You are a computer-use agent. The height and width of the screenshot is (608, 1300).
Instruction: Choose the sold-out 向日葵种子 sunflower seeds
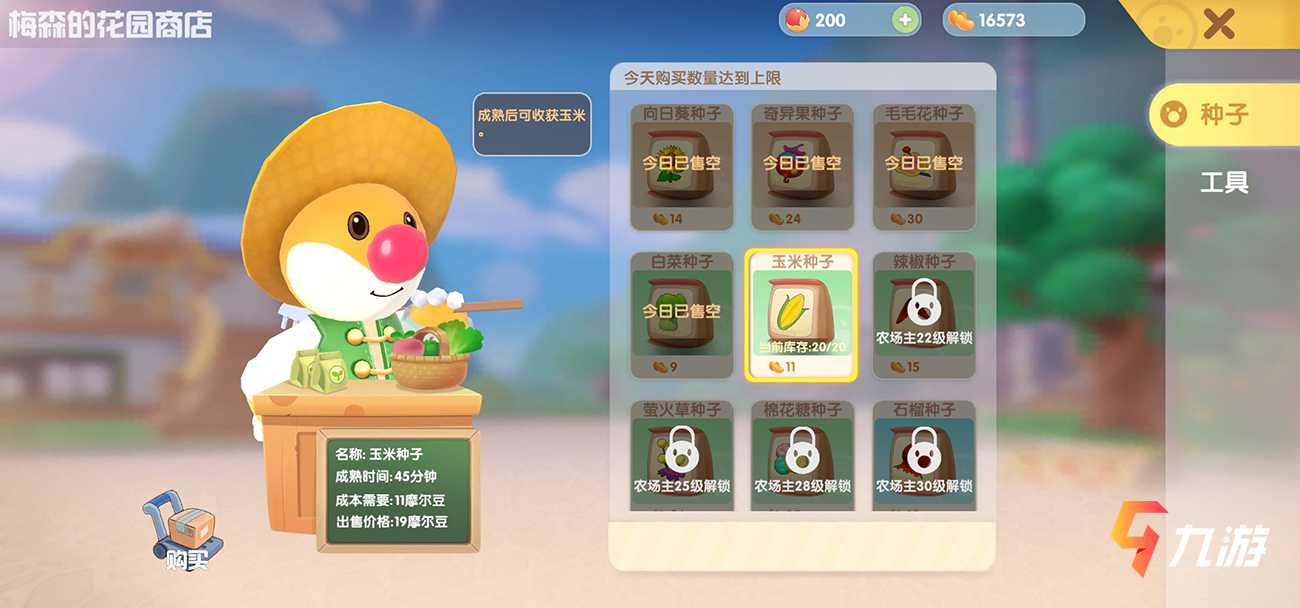click(681, 167)
